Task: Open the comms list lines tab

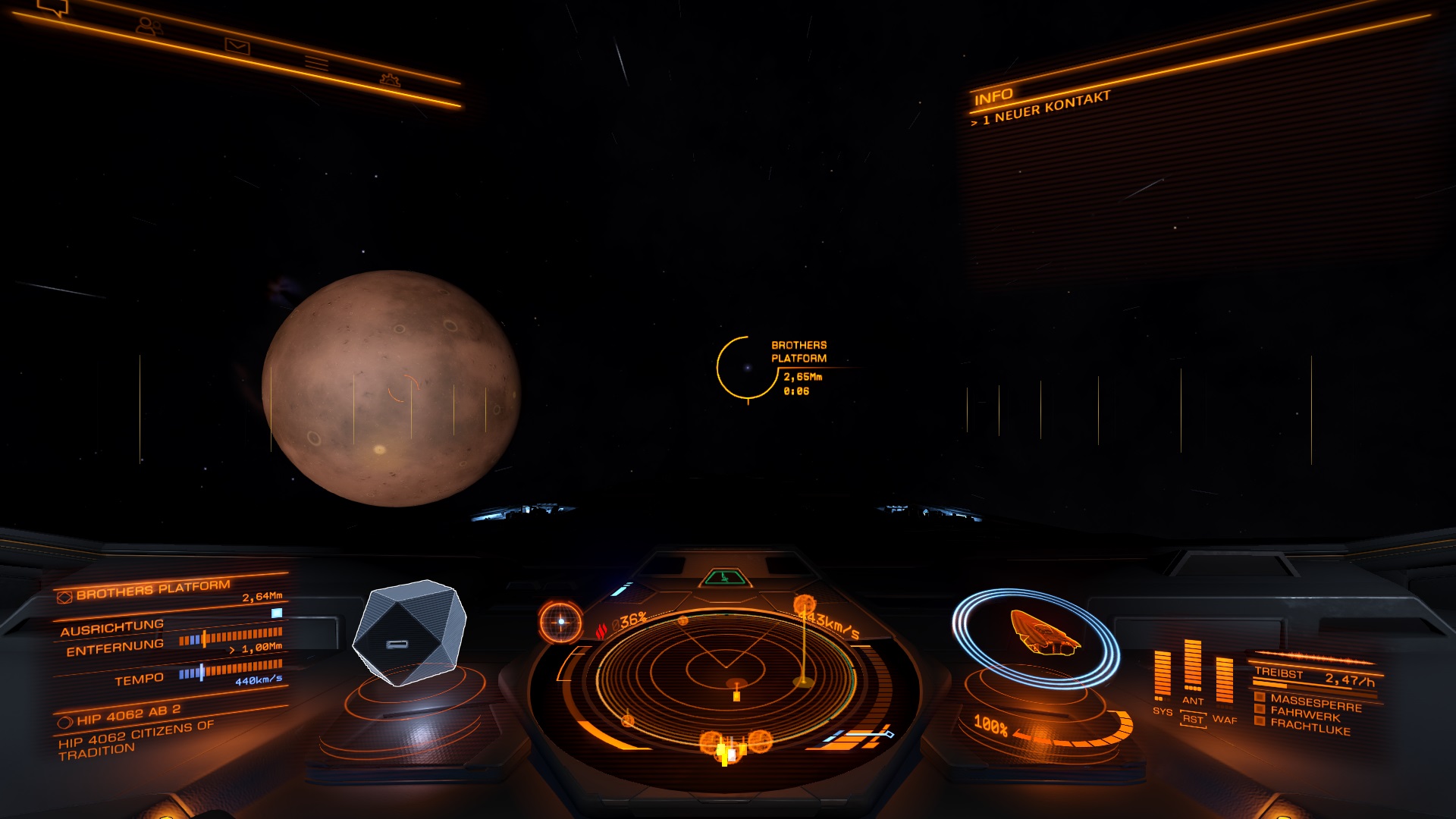Action: click(x=316, y=63)
